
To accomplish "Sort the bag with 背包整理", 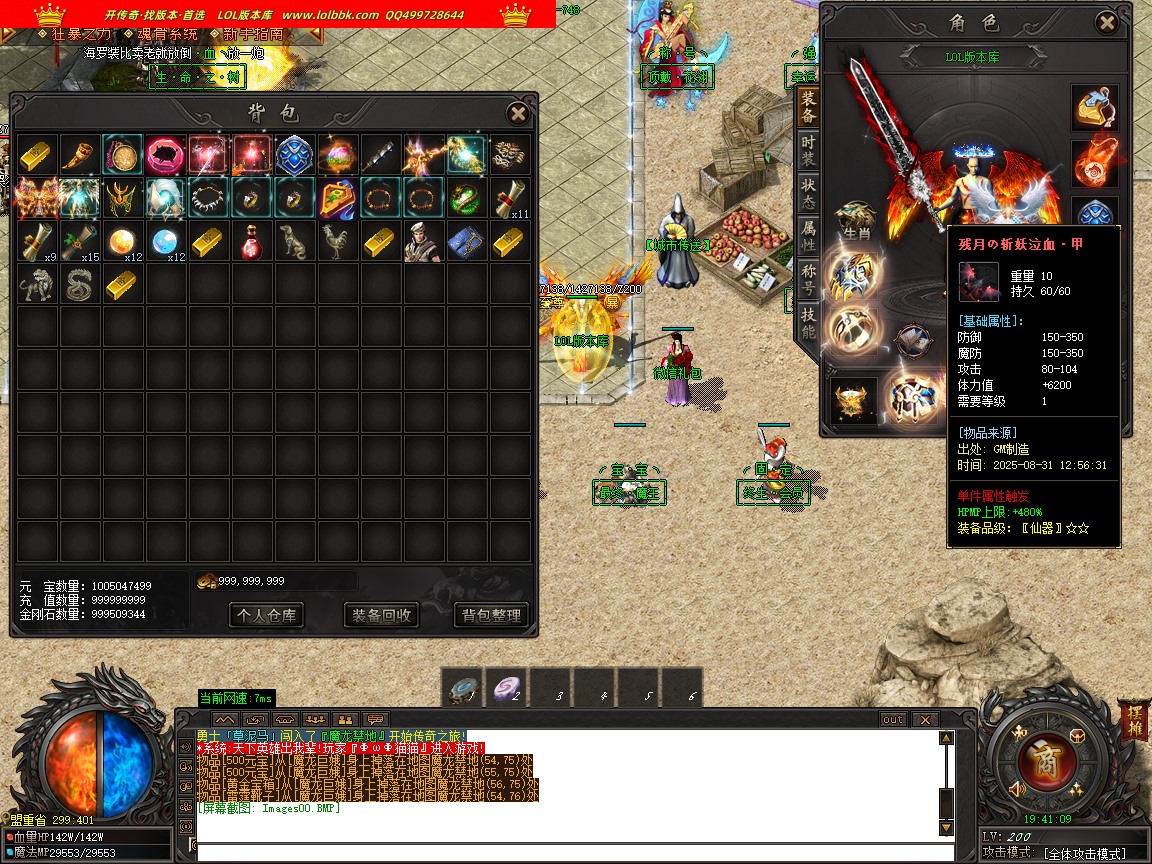I will pyautogui.click(x=491, y=615).
